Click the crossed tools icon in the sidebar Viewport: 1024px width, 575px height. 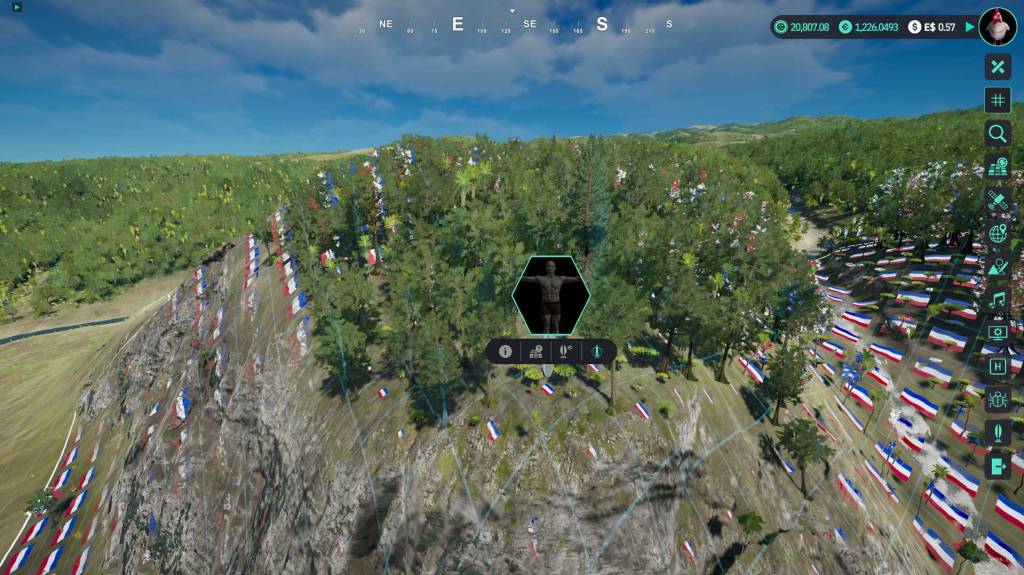997,67
